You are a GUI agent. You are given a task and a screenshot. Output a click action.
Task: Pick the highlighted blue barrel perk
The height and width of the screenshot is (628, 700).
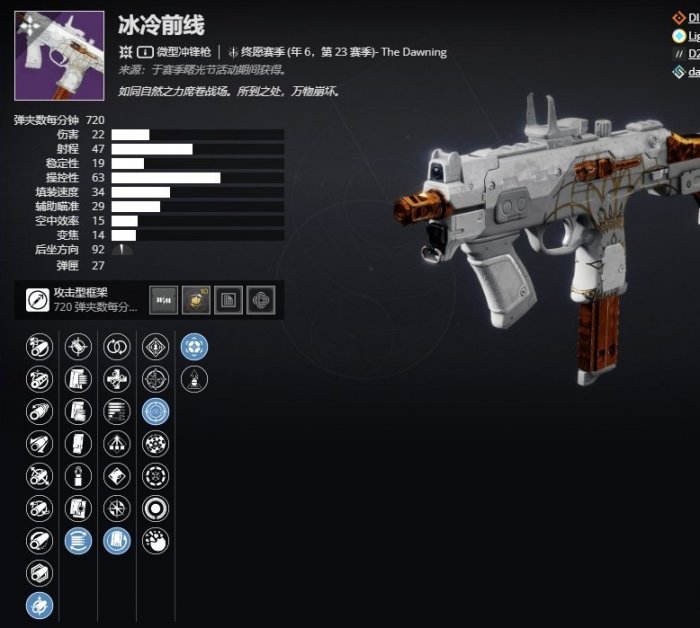coord(40,605)
